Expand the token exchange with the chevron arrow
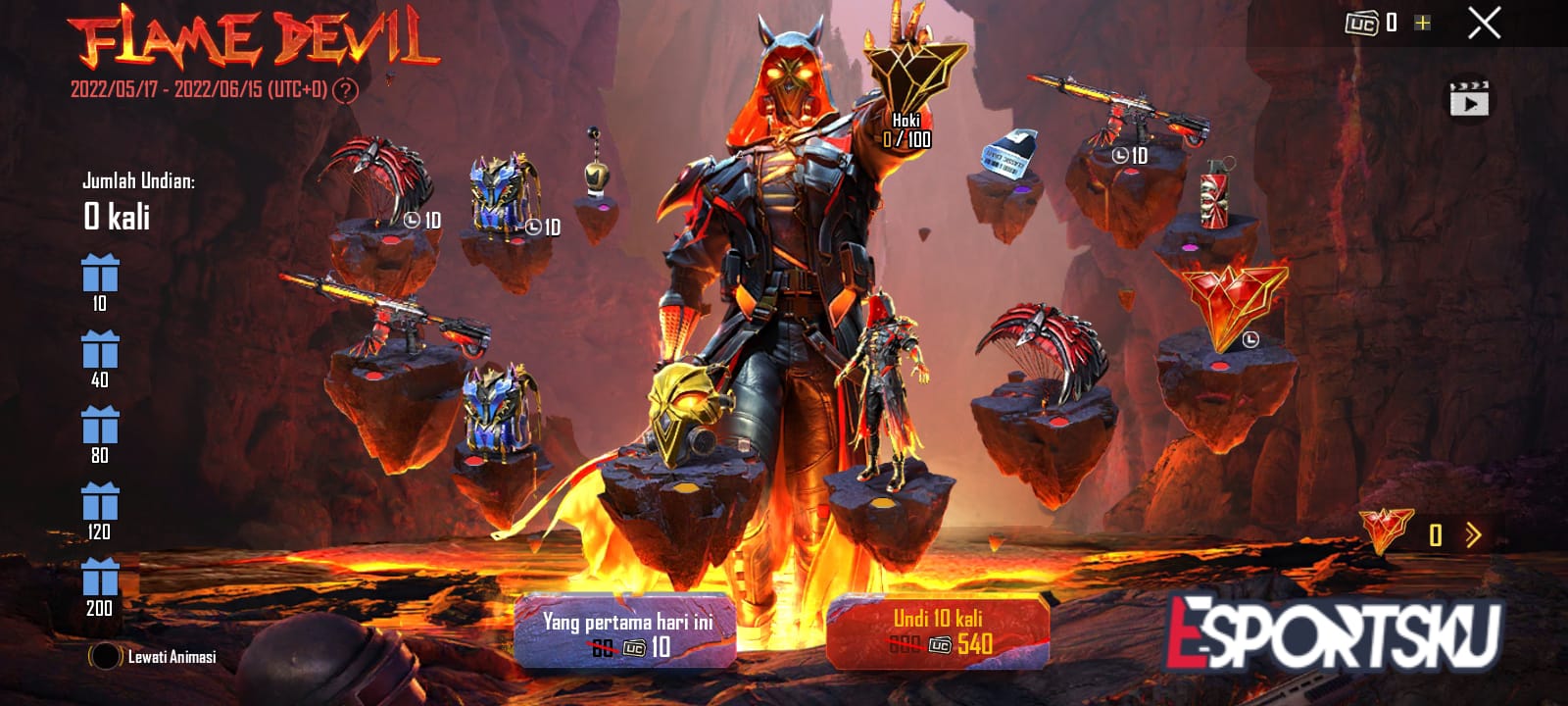Screen dimensions: 1568x706 click(1472, 534)
